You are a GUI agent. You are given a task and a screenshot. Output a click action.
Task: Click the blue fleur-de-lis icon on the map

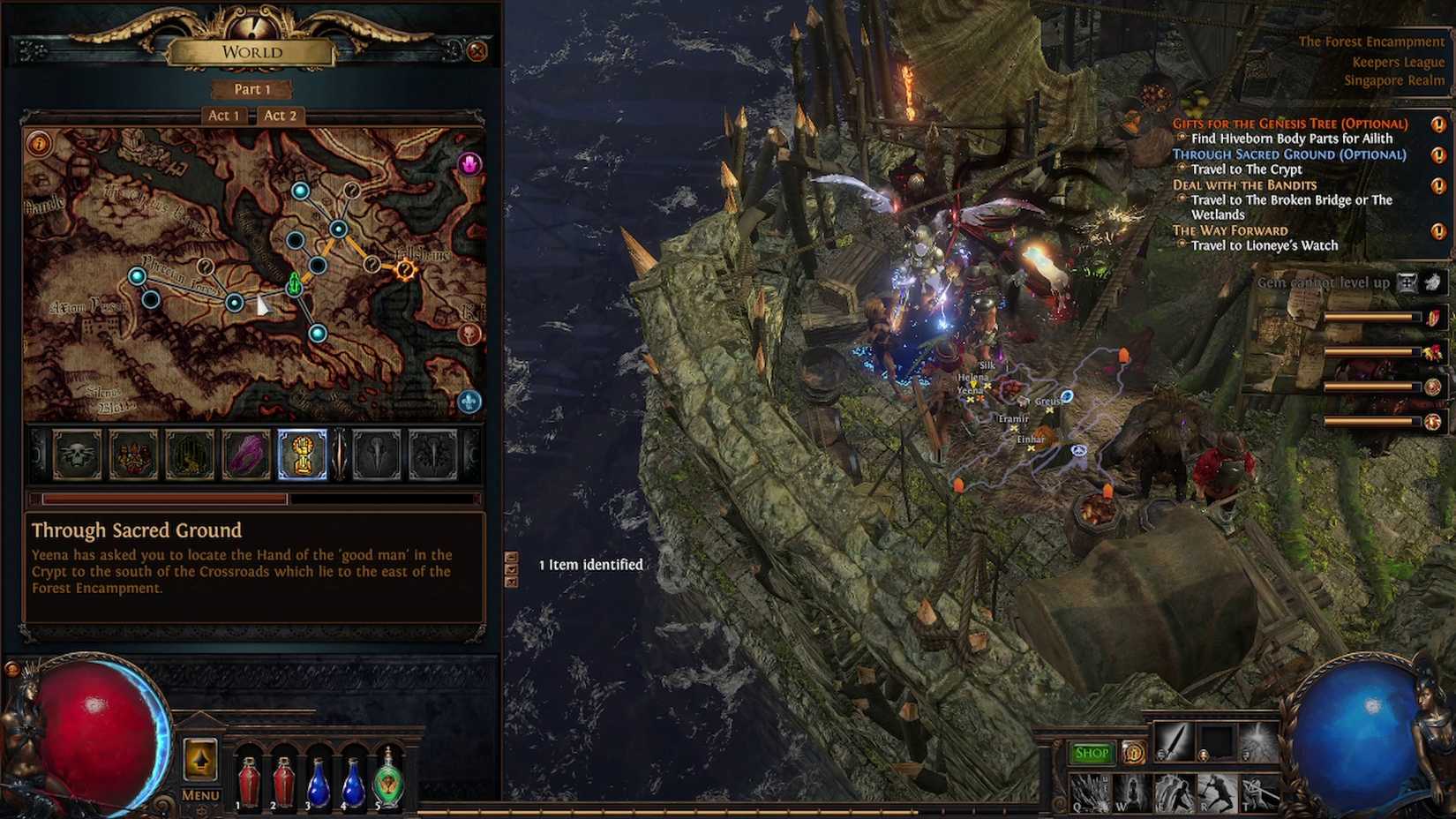pos(470,402)
